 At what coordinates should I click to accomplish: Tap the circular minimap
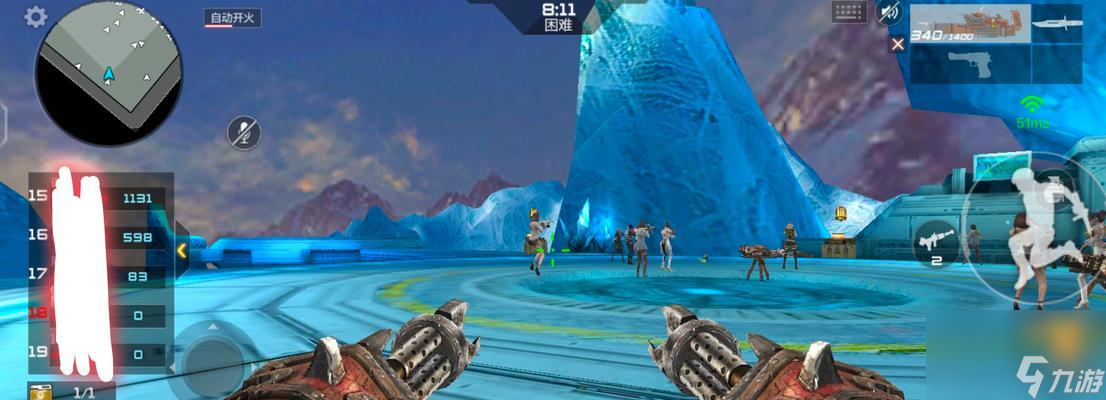pos(108,73)
